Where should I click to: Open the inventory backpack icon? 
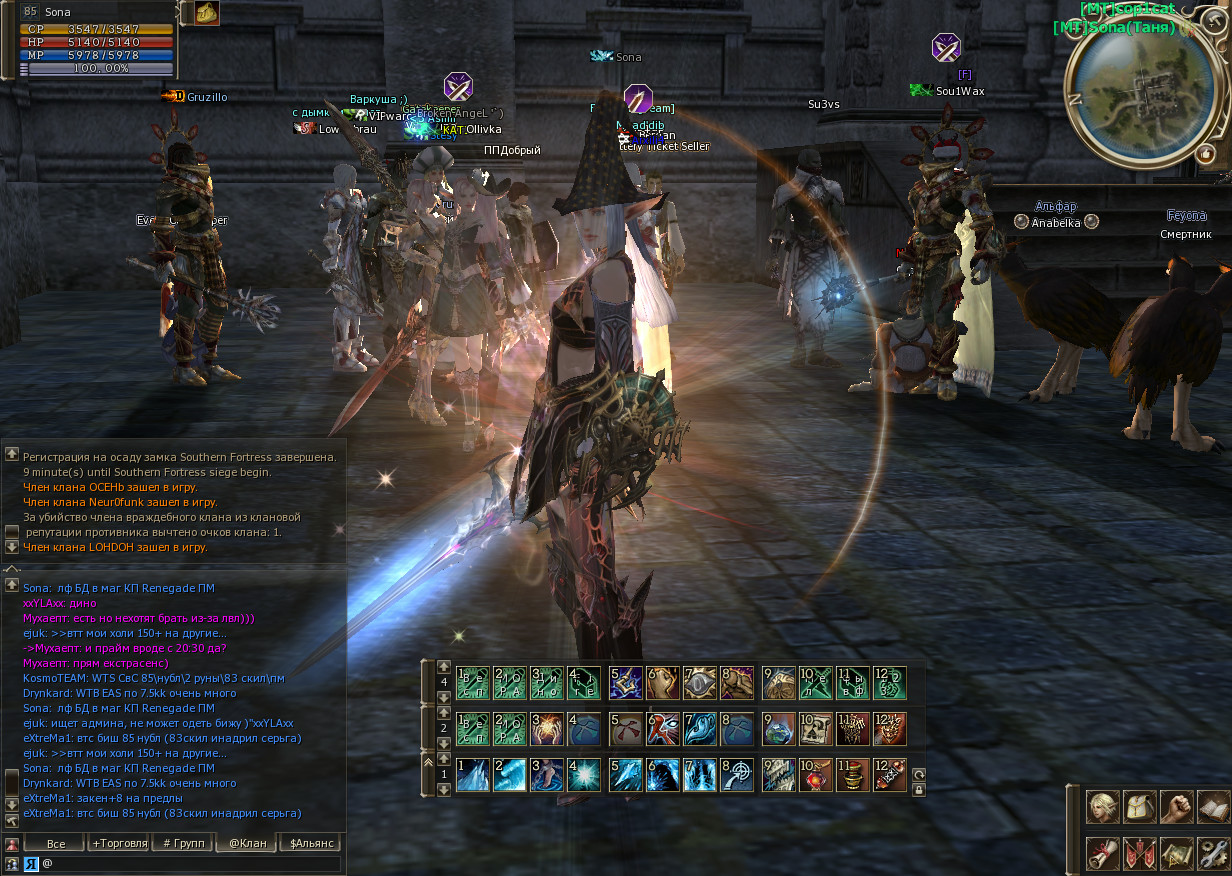pyautogui.click(x=1139, y=806)
